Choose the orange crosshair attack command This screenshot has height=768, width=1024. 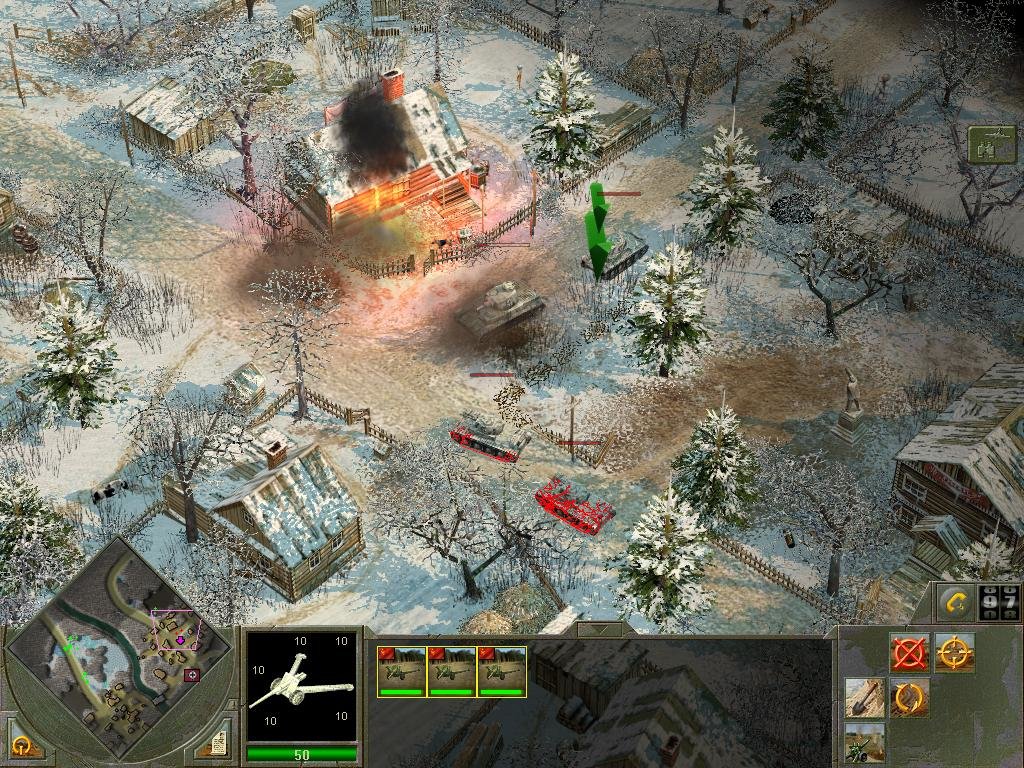[955, 653]
